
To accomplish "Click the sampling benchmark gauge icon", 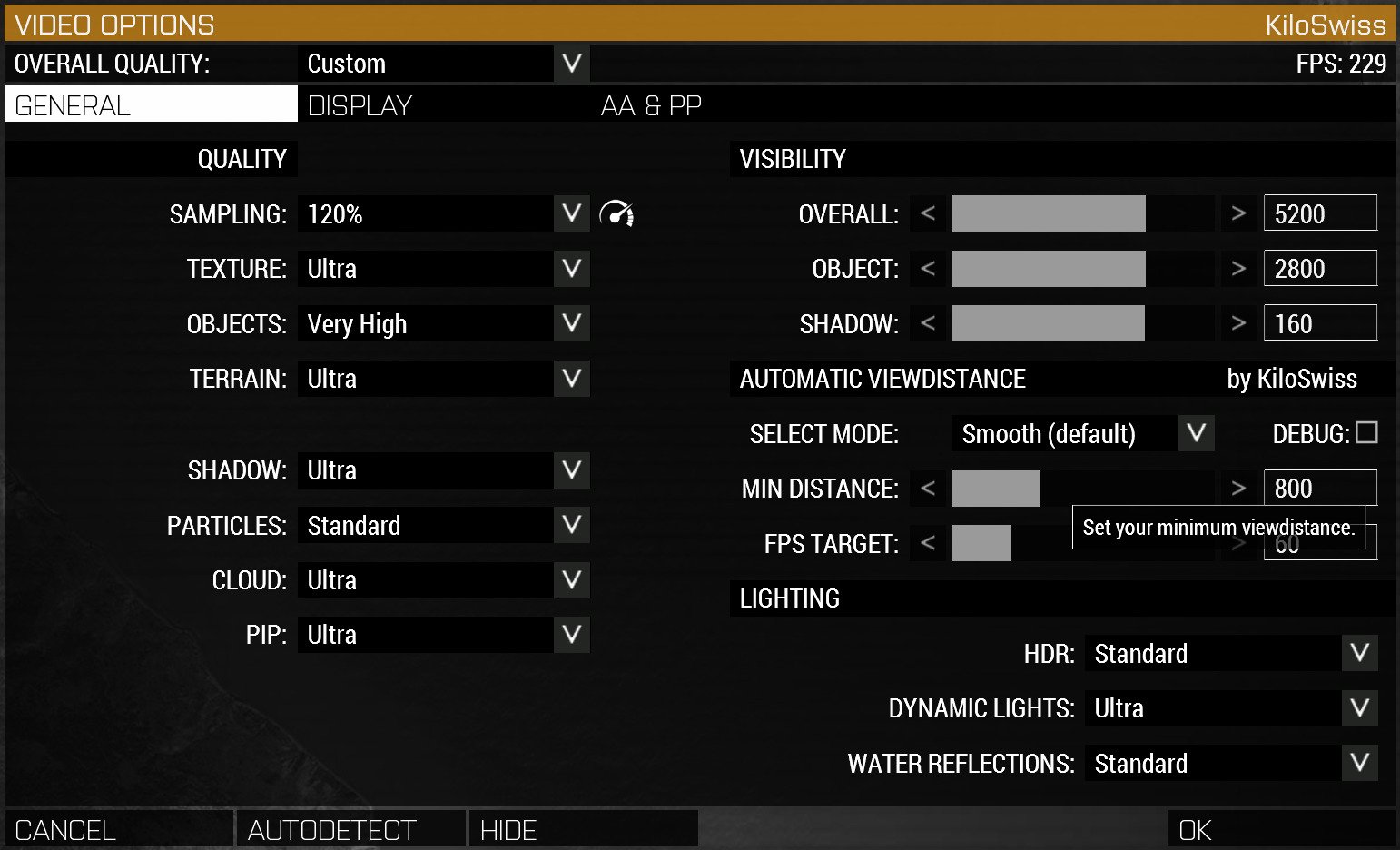I will click(x=618, y=213).
